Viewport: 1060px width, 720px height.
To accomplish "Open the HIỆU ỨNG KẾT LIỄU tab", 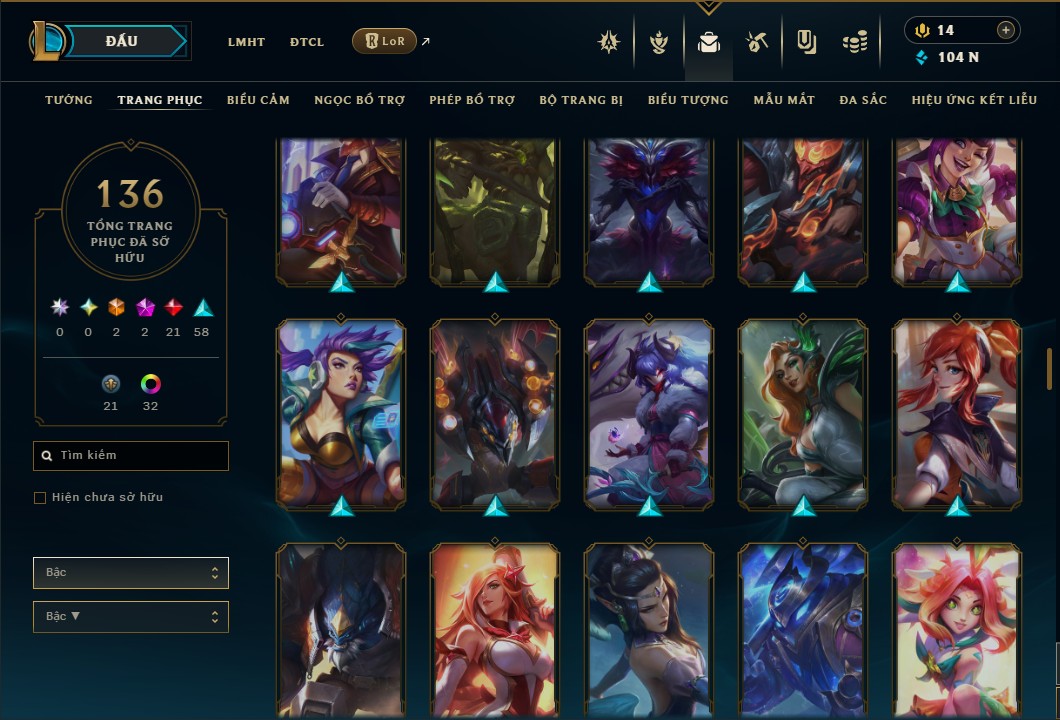I will [x=974, y=100].
